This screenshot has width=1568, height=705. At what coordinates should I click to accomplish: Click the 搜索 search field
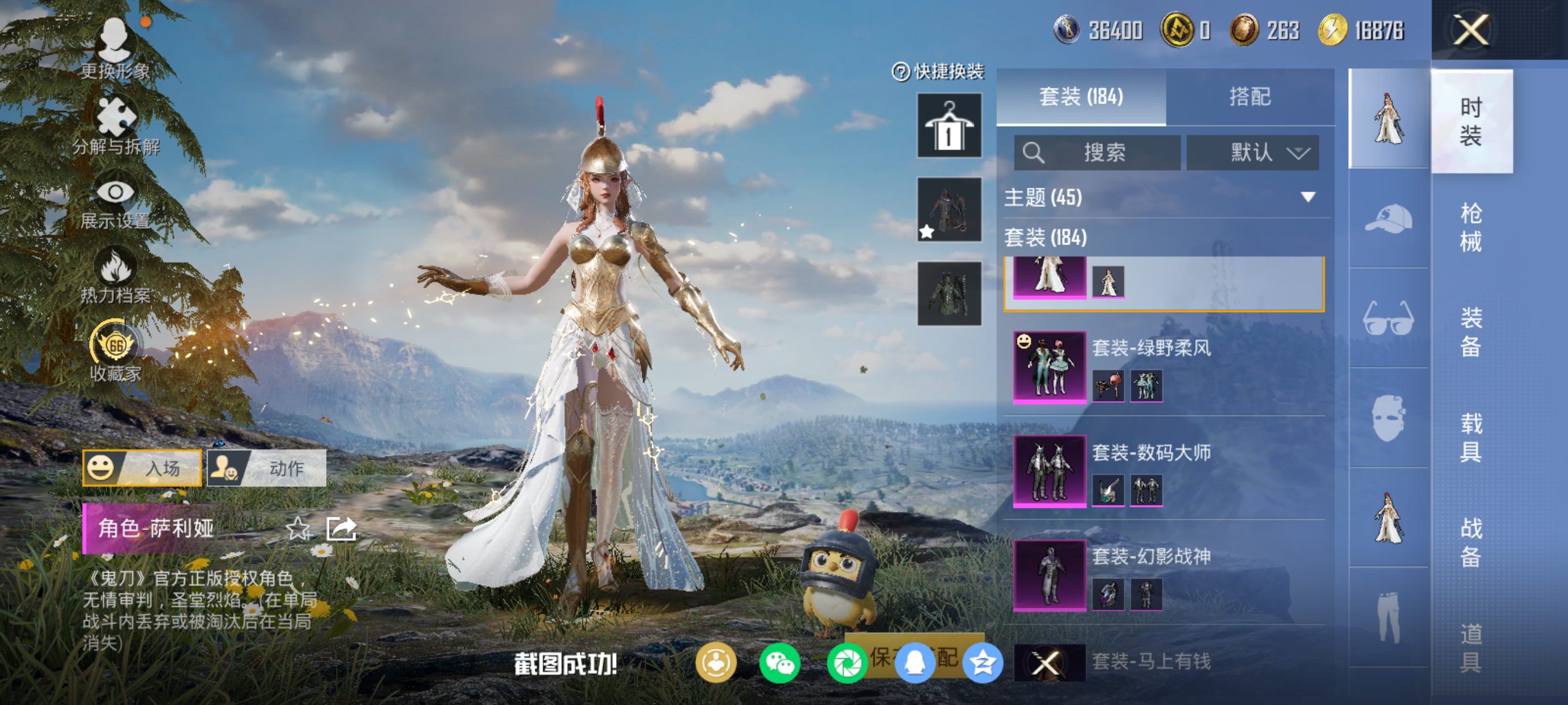[x=1097, y=152]
